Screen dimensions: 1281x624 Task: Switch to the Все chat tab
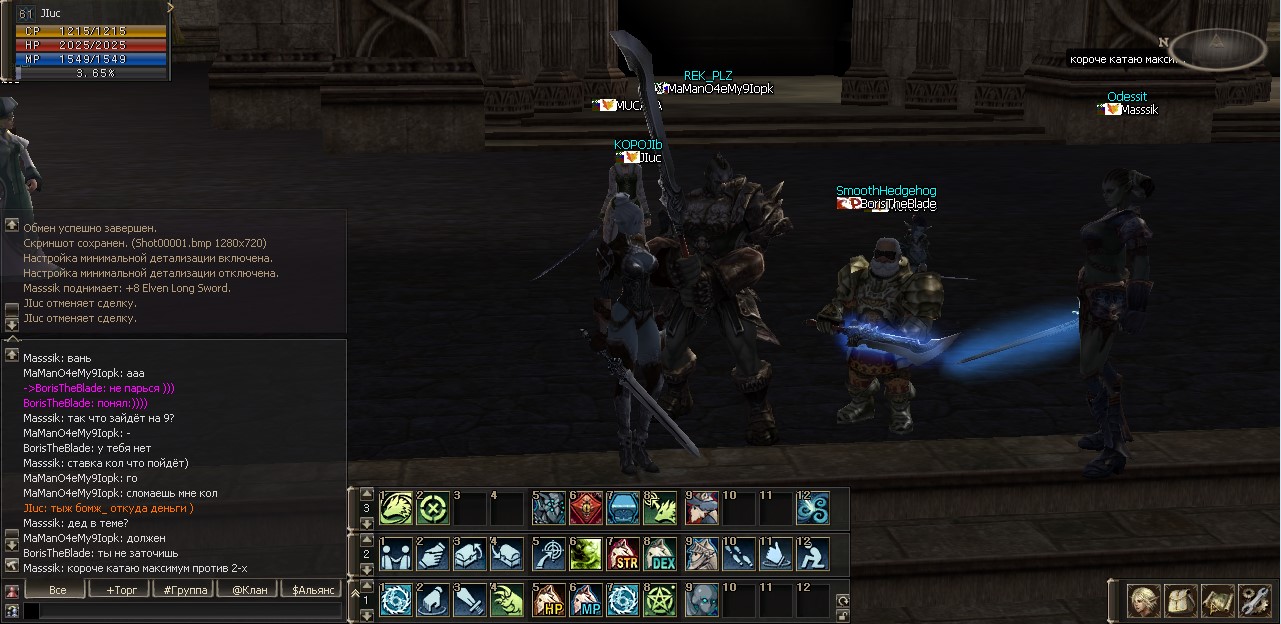click(x=58, y=590)
